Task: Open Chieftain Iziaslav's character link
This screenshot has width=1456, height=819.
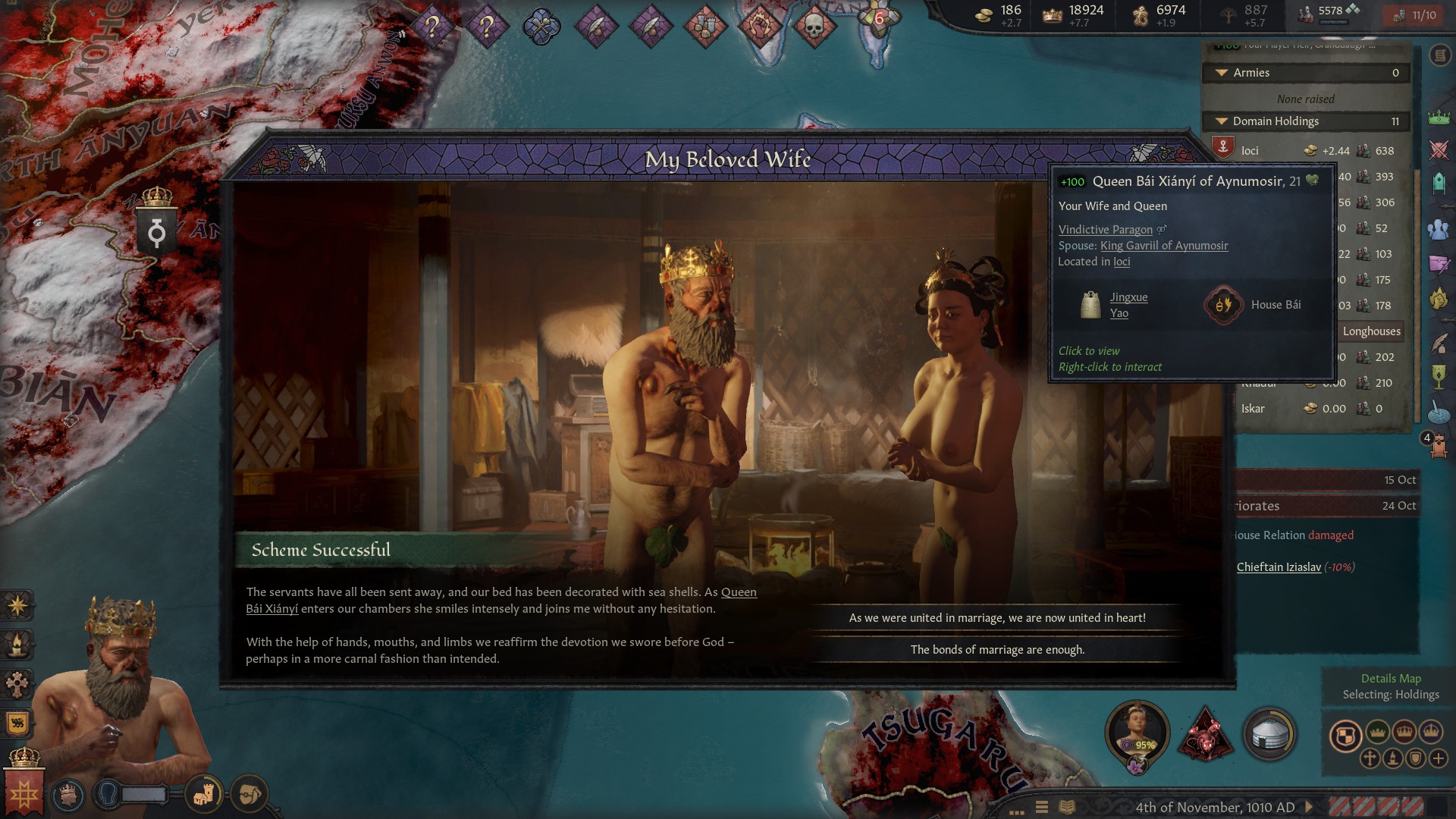Action: pos(1279,567)
